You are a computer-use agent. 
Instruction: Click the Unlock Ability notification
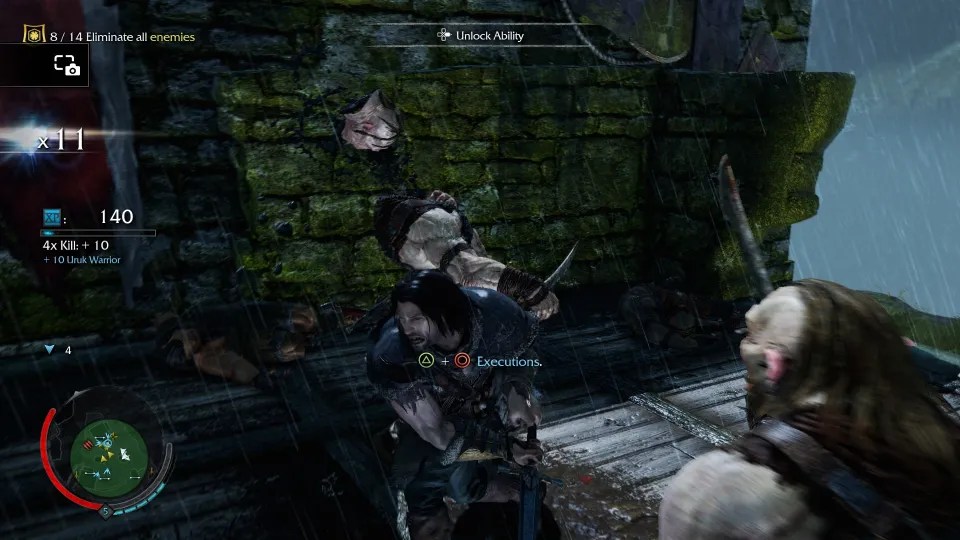(481, 36)
